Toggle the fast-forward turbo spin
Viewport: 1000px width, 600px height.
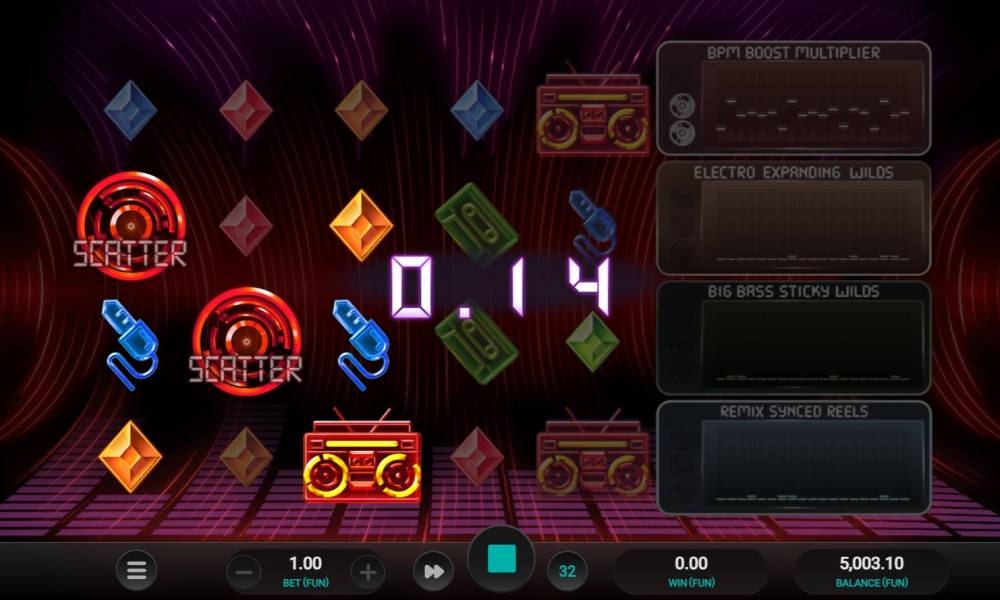(433, 571)
